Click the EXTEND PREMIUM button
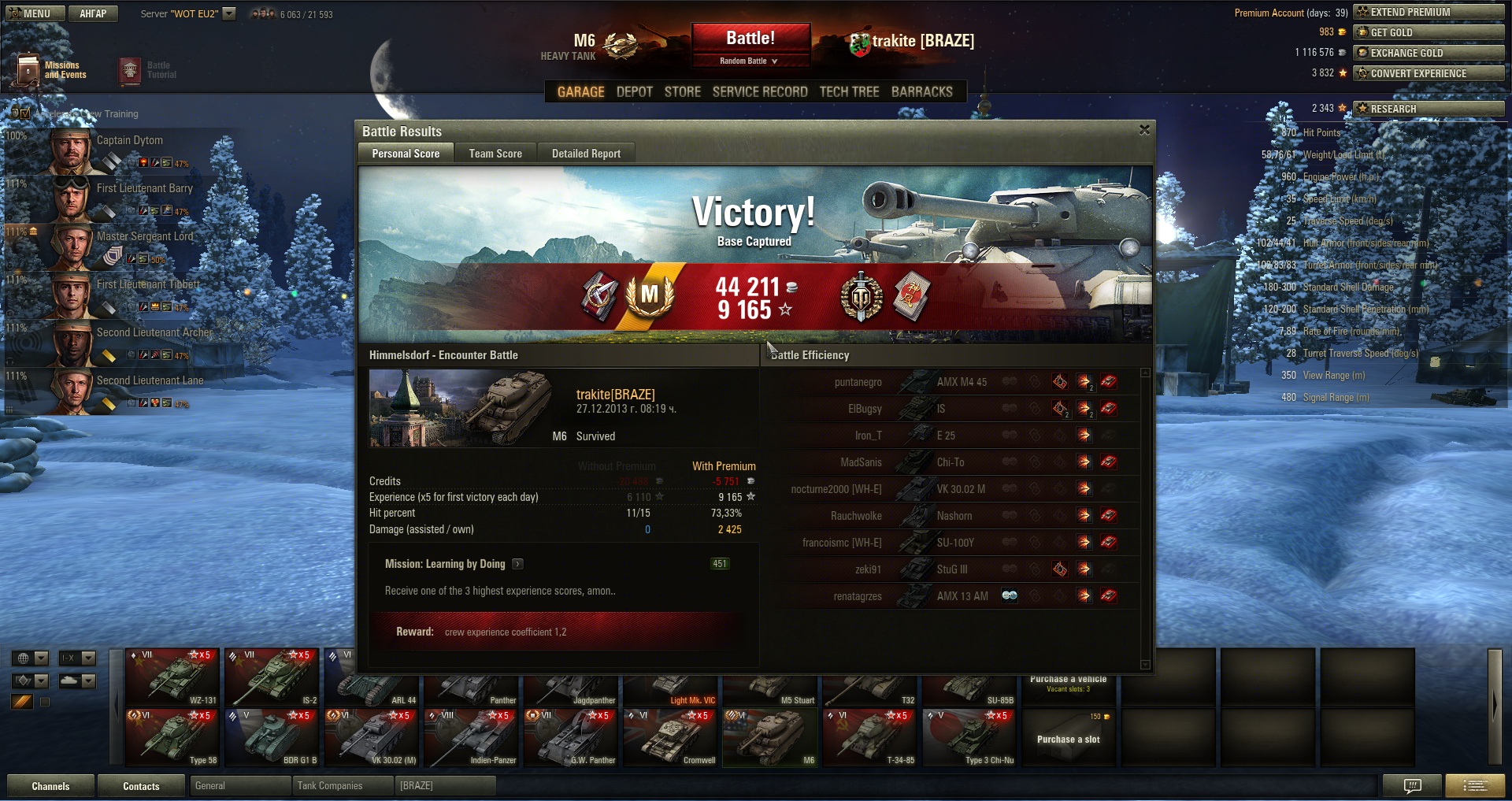Viewport: 1512px width, 801px height. click(1428, 12)
